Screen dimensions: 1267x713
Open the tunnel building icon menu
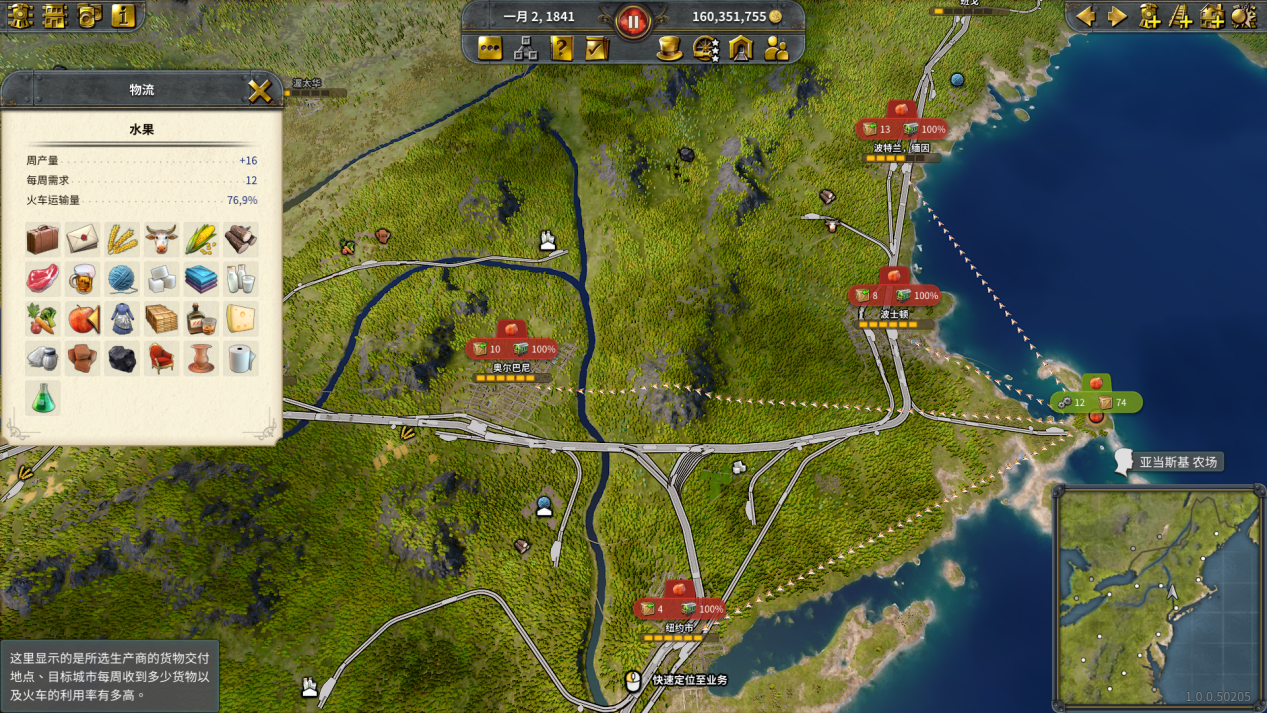point(741,48)
